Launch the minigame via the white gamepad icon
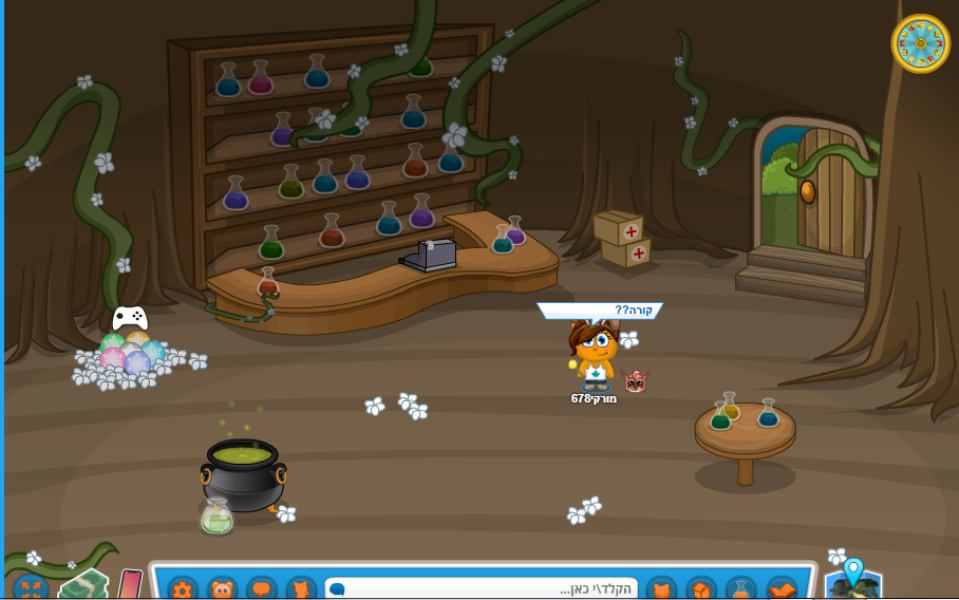Image resolution: width=959 pixels, height=600 pixels. pyautogui.click(x=130, y=319)
